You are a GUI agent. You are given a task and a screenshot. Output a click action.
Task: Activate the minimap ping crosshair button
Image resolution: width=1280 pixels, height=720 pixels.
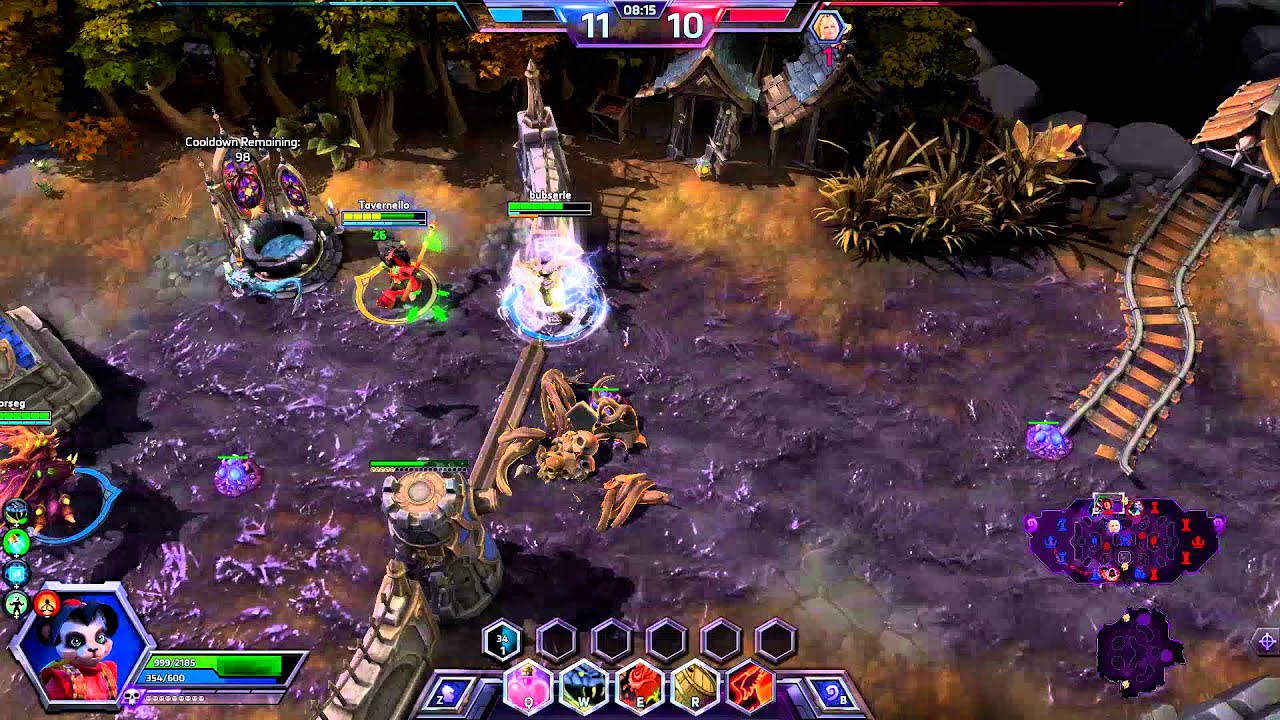pos(1266,641)
